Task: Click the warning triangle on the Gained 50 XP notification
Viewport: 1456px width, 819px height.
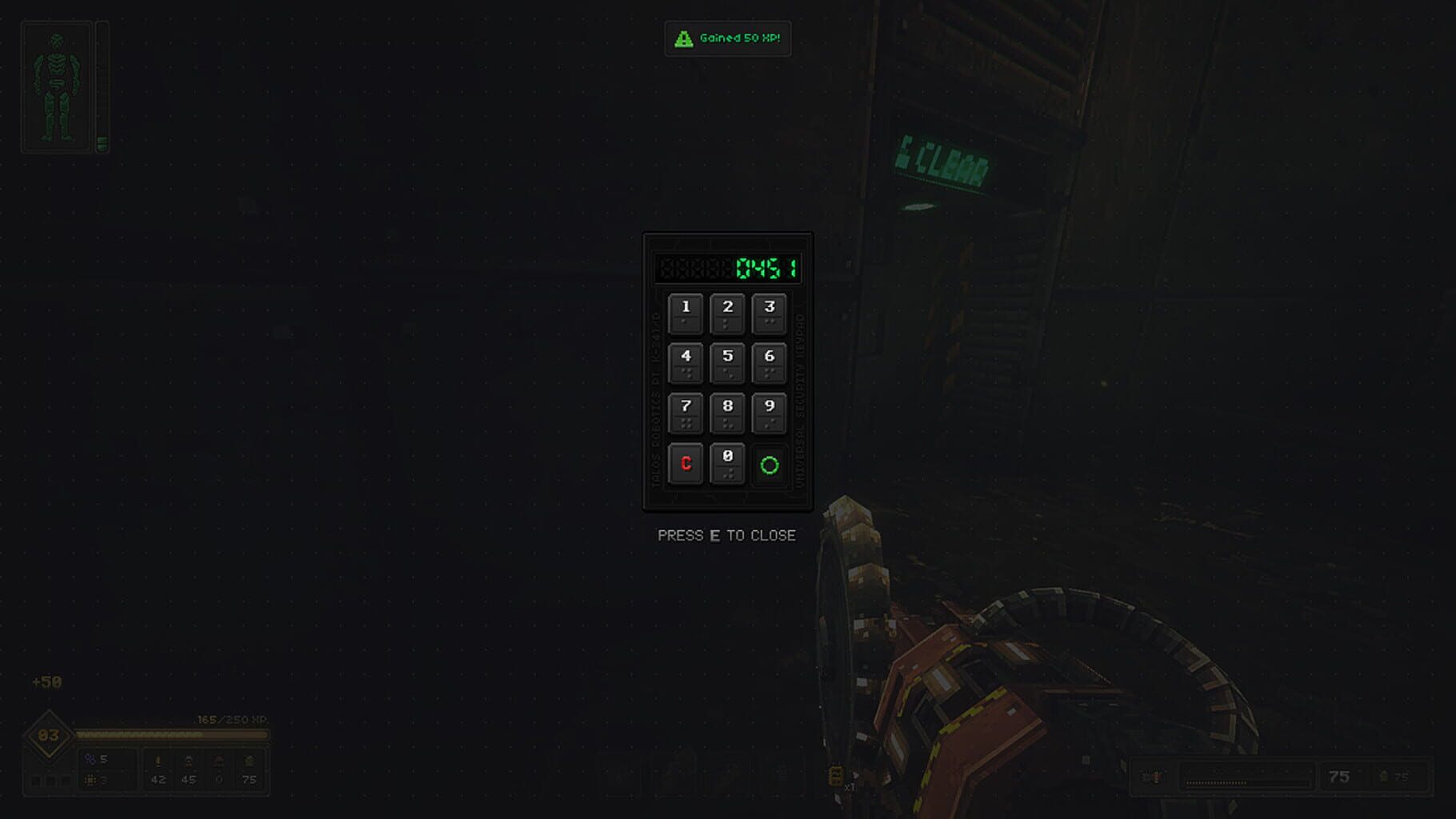Action: [x=684, y=38]
